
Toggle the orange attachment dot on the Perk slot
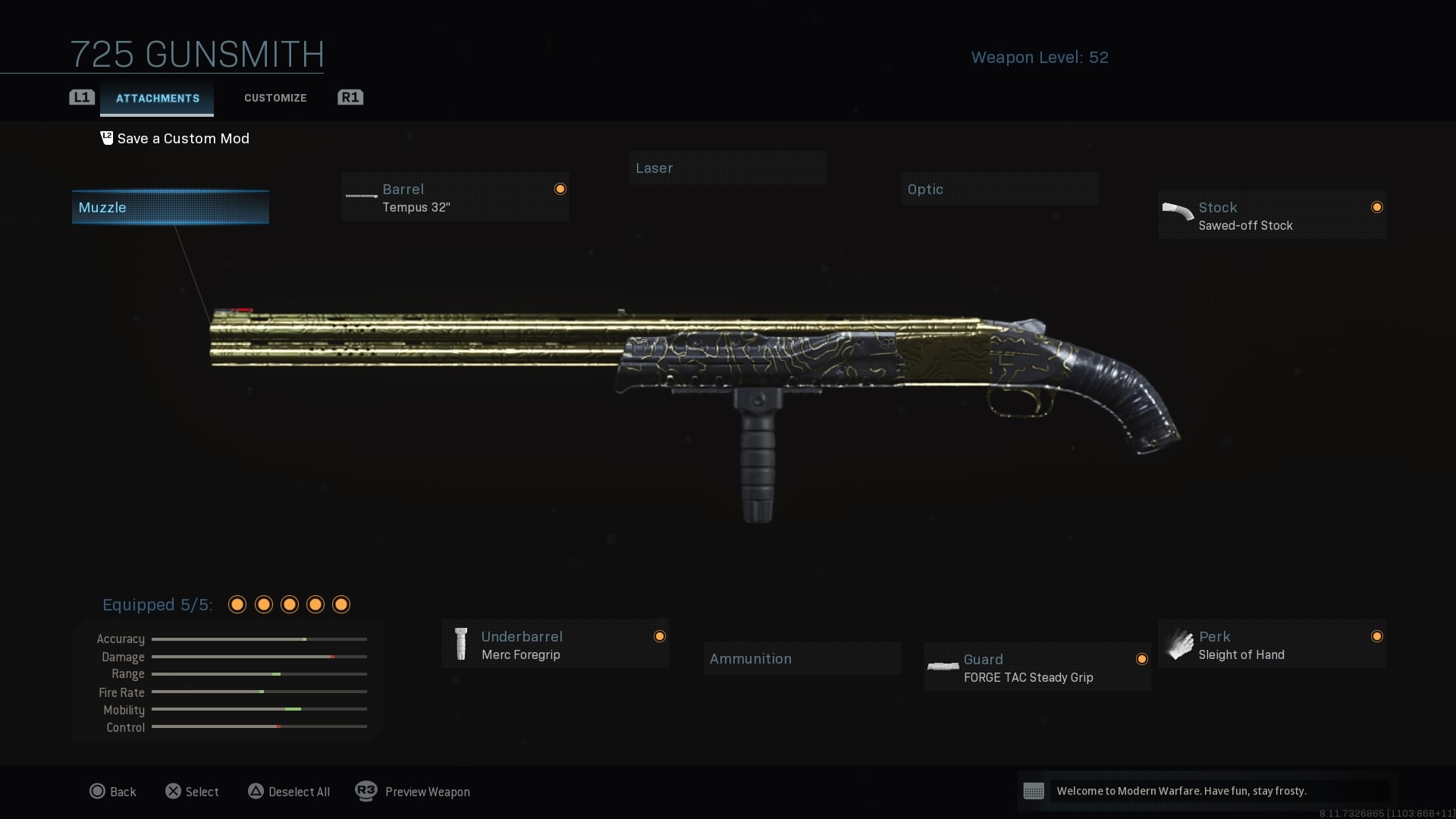pyautogui.click(x=1378, y=636)
